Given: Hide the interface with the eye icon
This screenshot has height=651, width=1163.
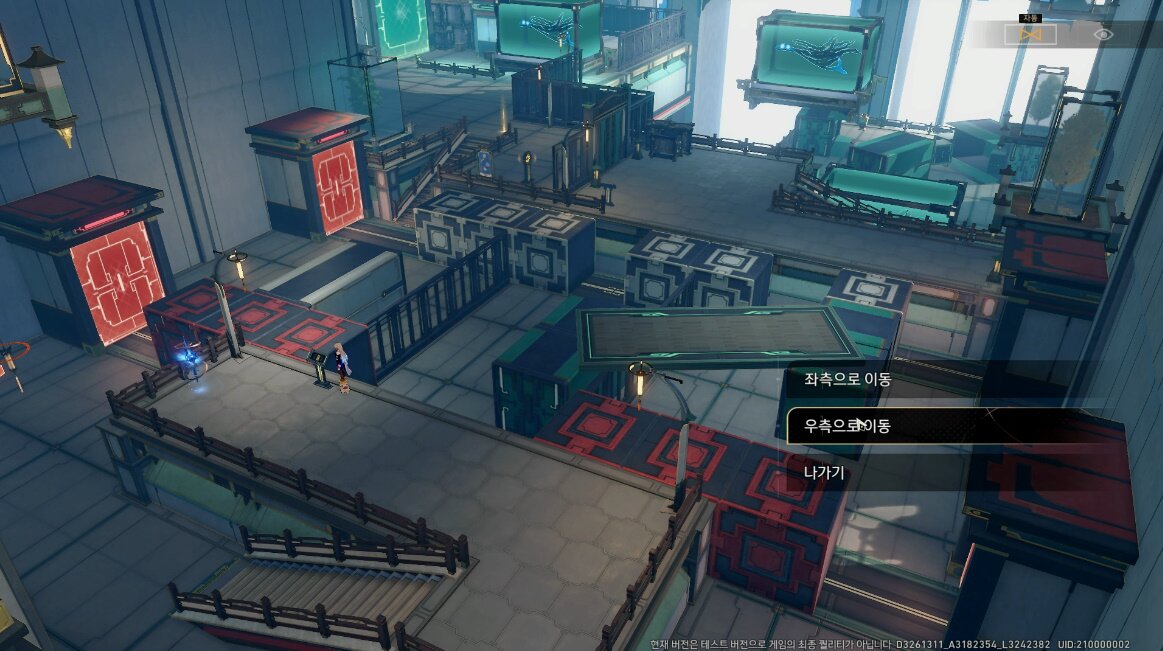Looking at the screenshot, I should click(x=1102, y=34).
